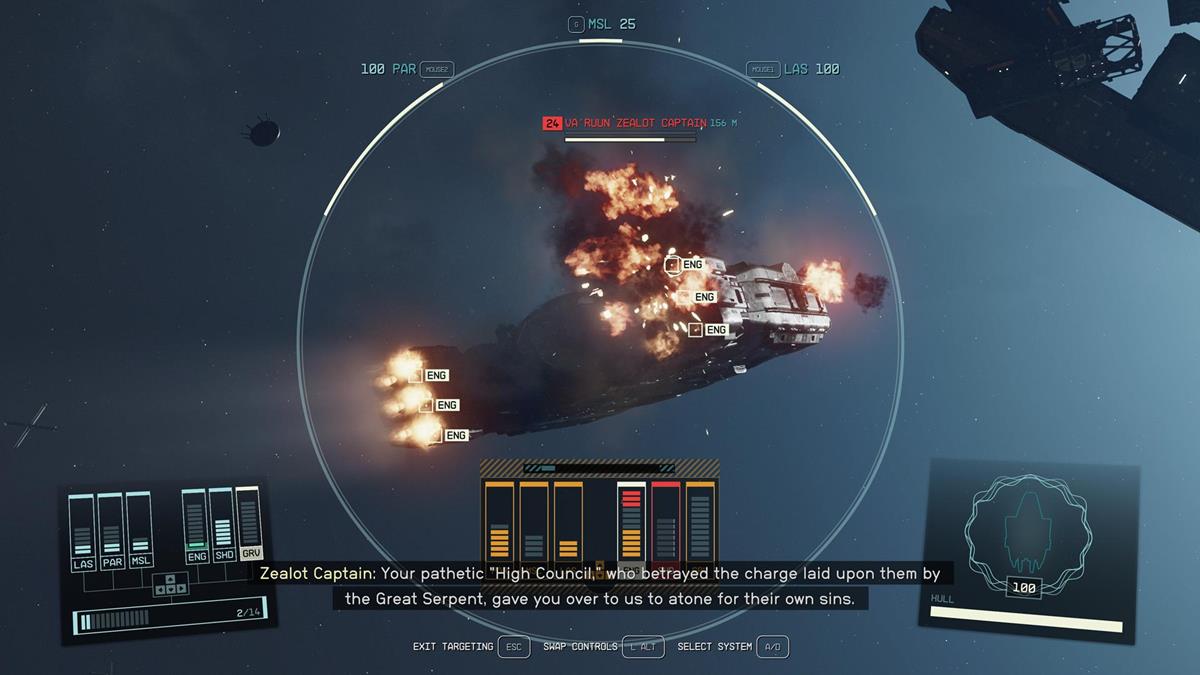This screenshot has height=675, width=1200.
Task: Select the MSL power allocation column
Action: pos(140,532)
